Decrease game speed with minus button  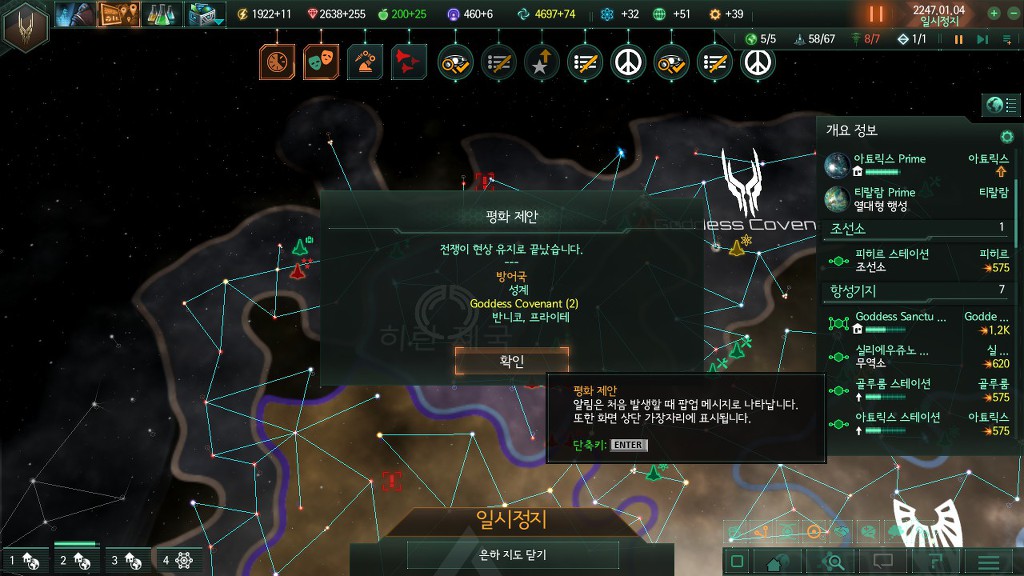[1014, 14]
